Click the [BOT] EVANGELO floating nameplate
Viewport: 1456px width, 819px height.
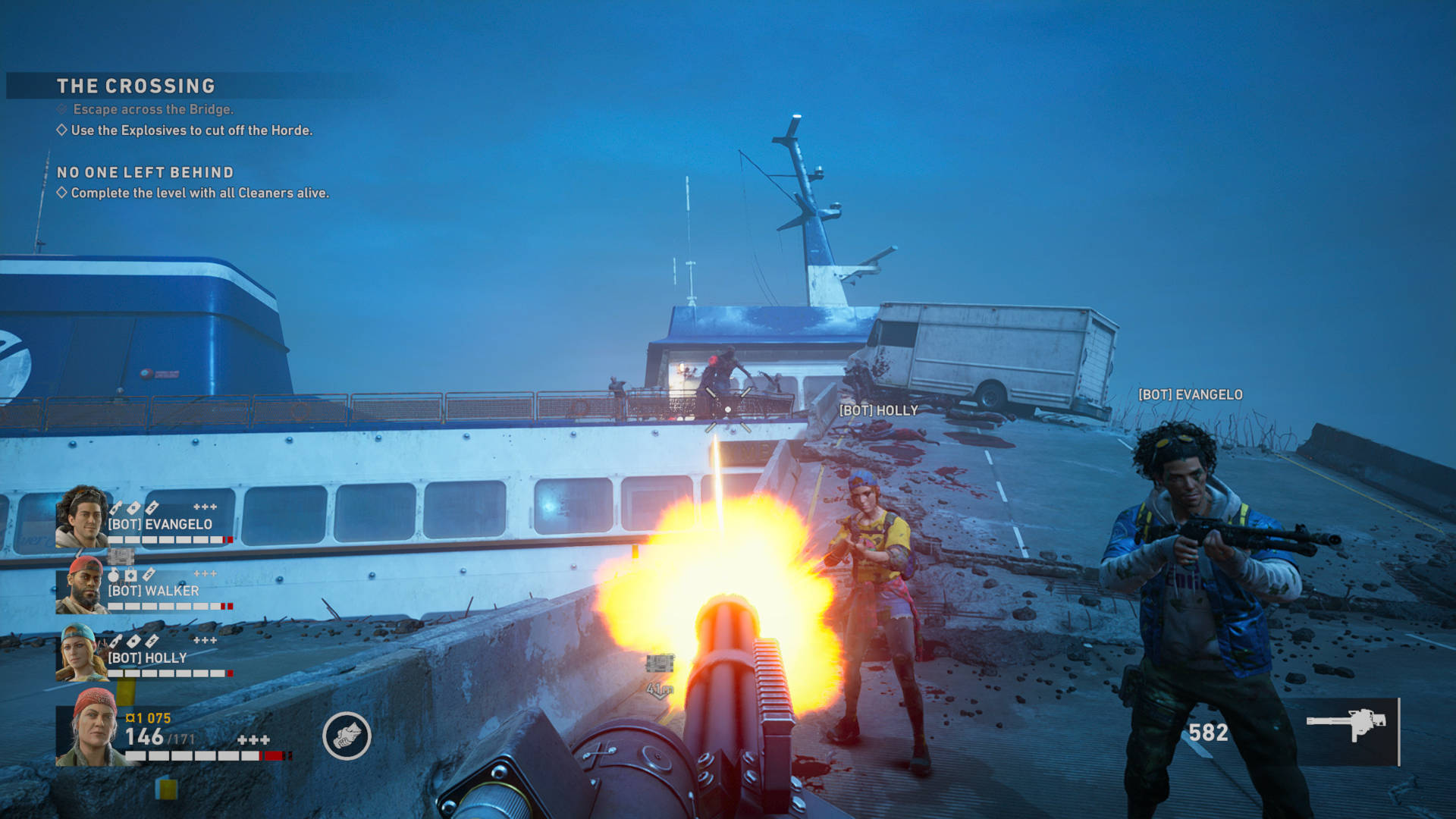pyautogui.click(x=1190, y=394)
